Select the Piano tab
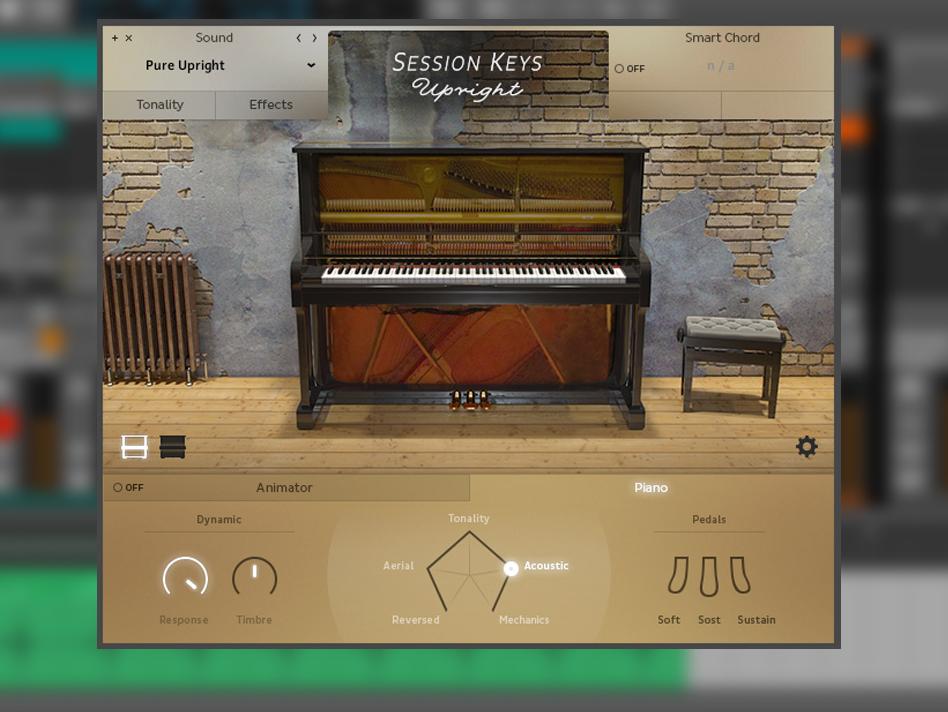 point(650,488)
